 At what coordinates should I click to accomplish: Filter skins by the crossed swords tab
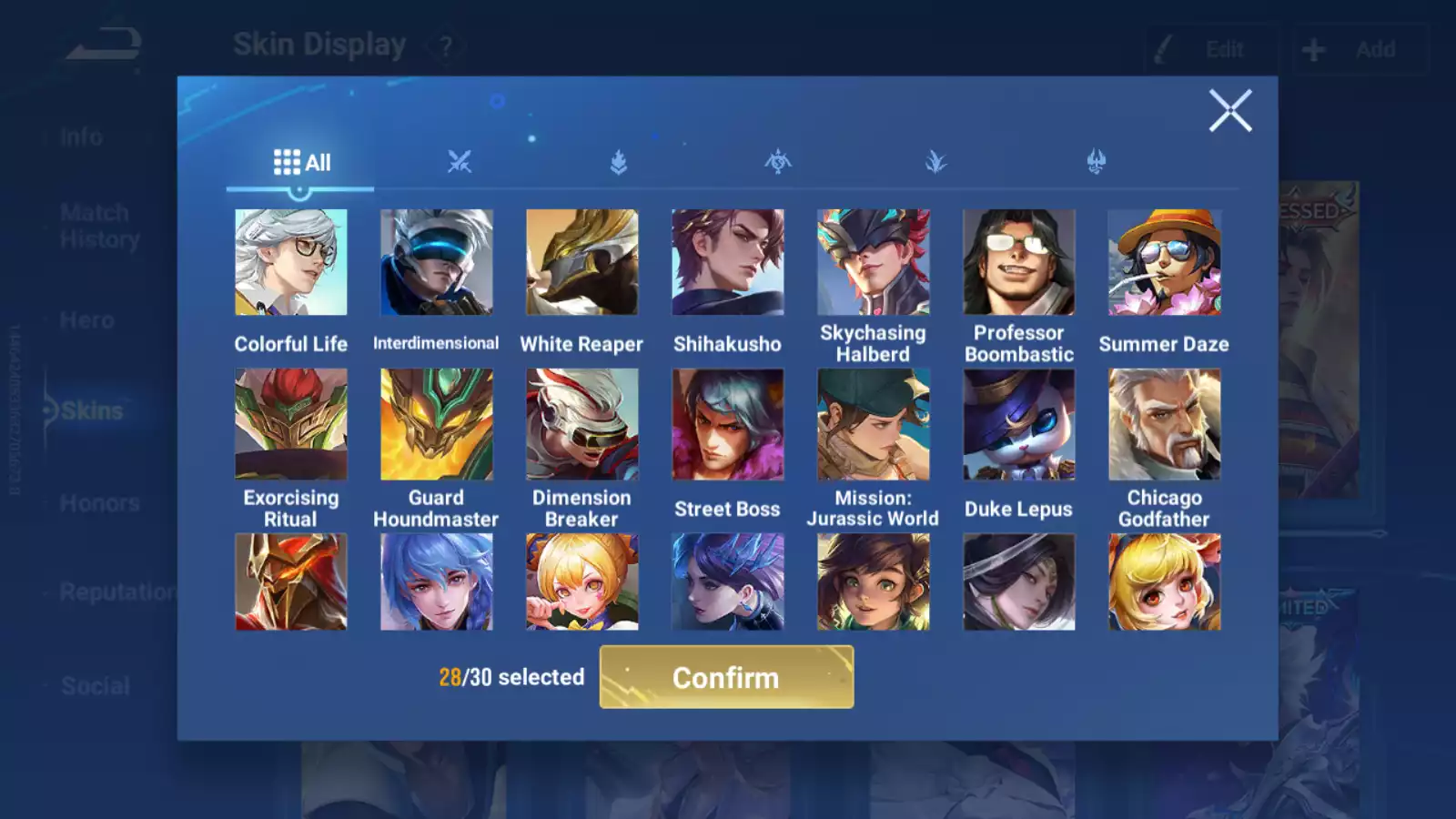click(x=460, y=163)
